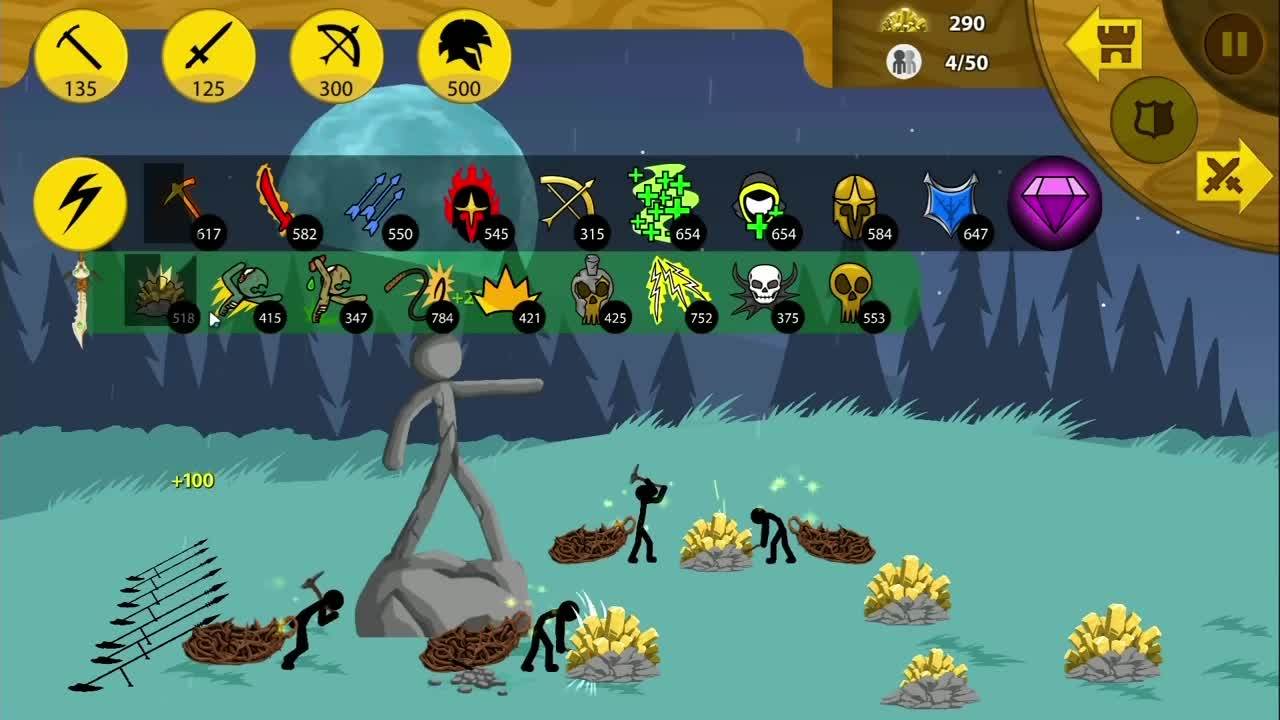Image resolution: width=1280 pixels, height=720 pixels.
Task: Open the purple gem shop button
Action: 1054,203
